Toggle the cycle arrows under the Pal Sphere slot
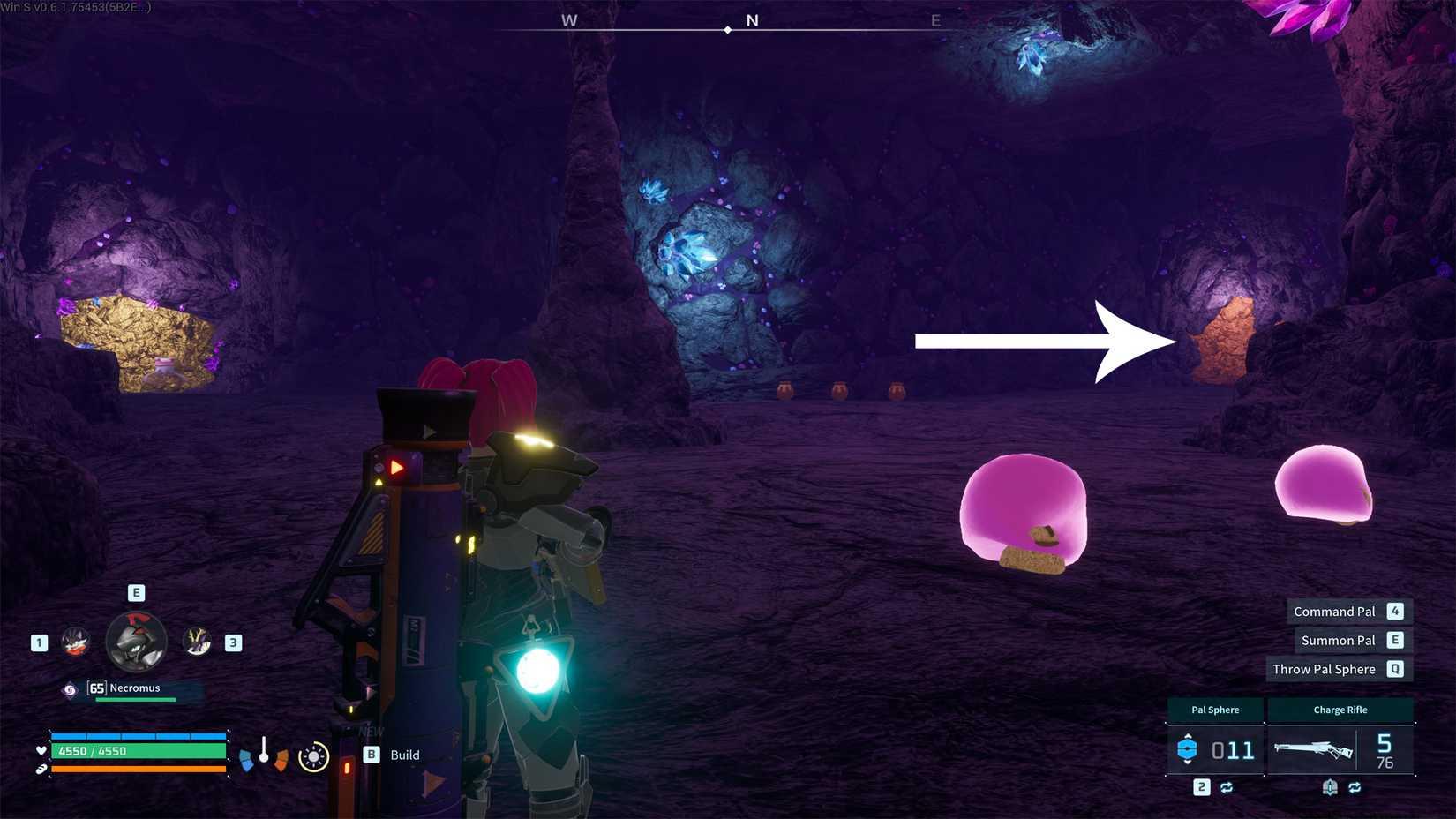 click(x=1227, y=788)
